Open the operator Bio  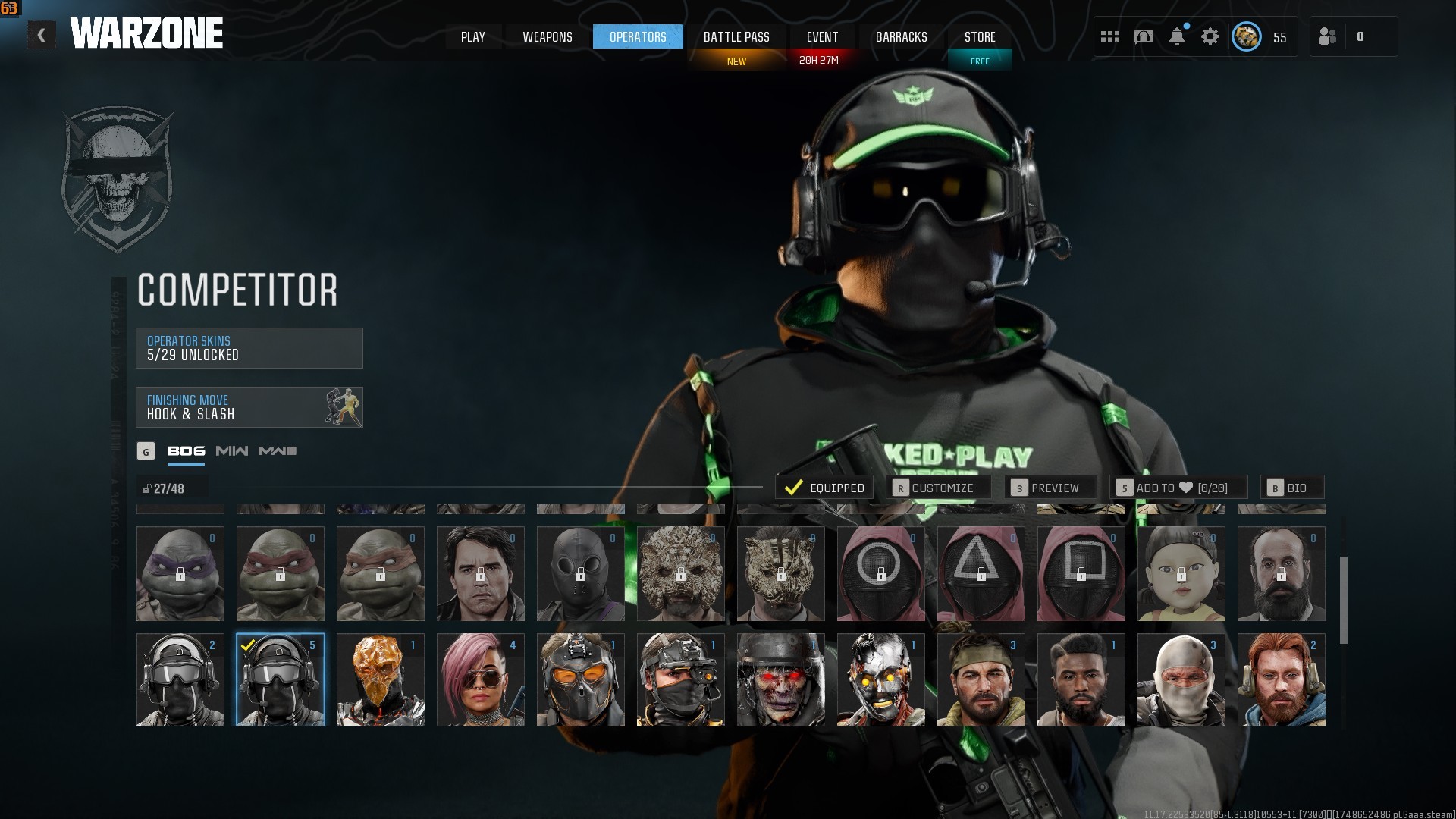pyautogui.click(x=1292, y=488)
